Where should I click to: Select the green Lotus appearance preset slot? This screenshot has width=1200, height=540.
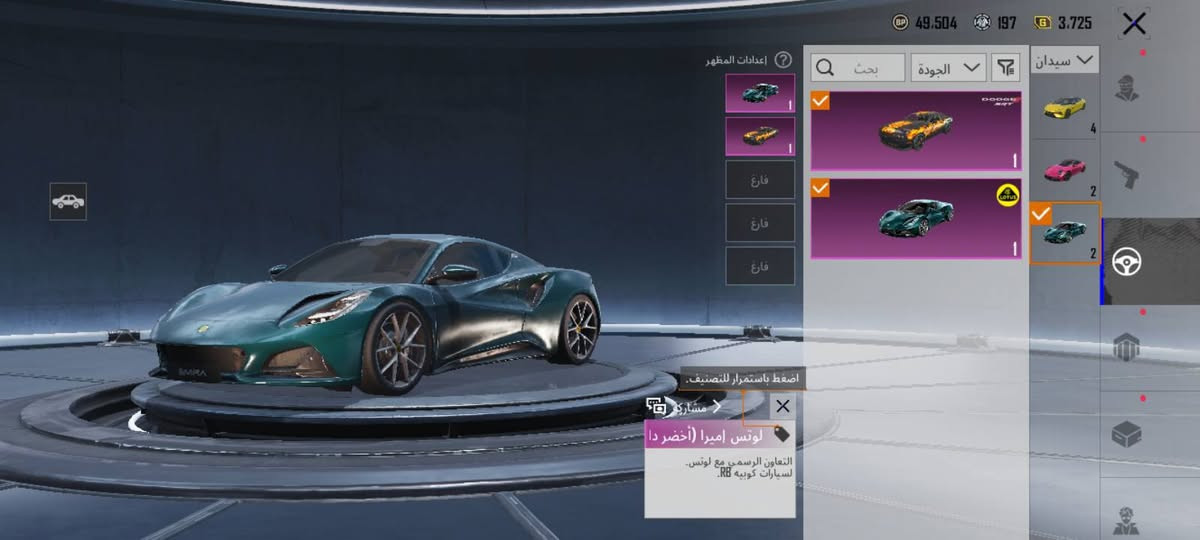tap(760, 92)
